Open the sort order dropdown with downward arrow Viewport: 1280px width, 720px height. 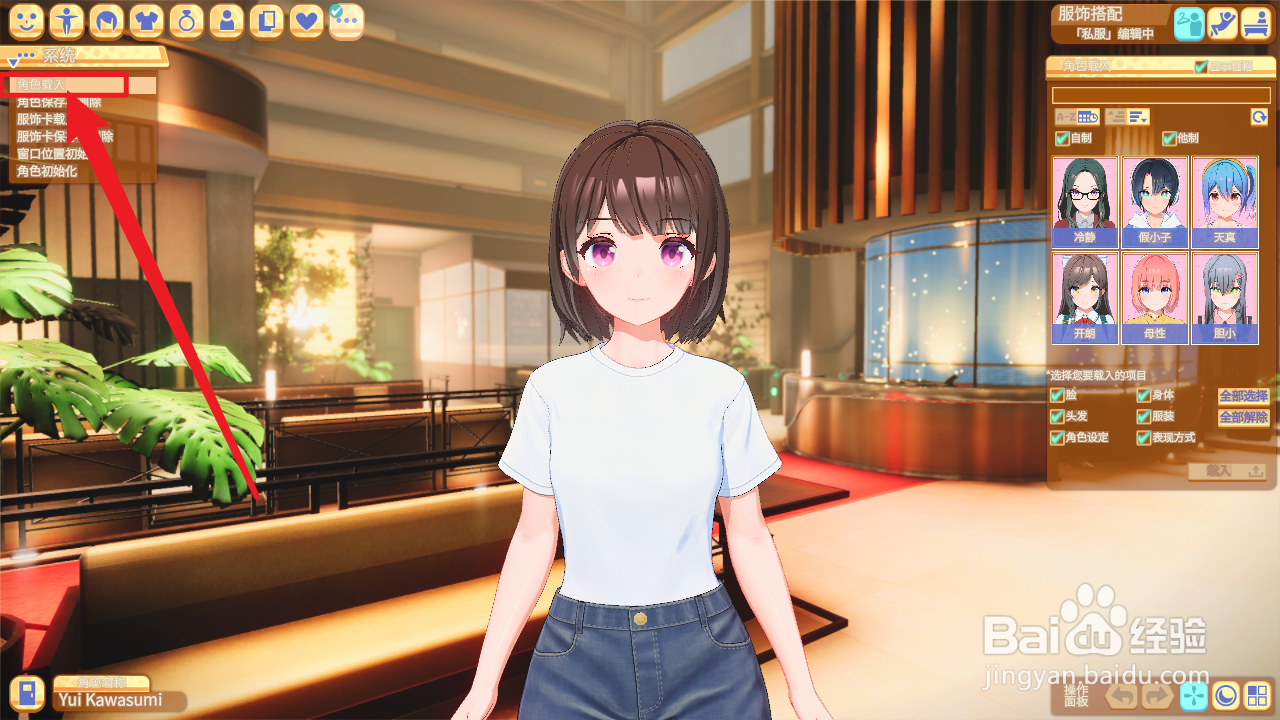point(1136,117)
